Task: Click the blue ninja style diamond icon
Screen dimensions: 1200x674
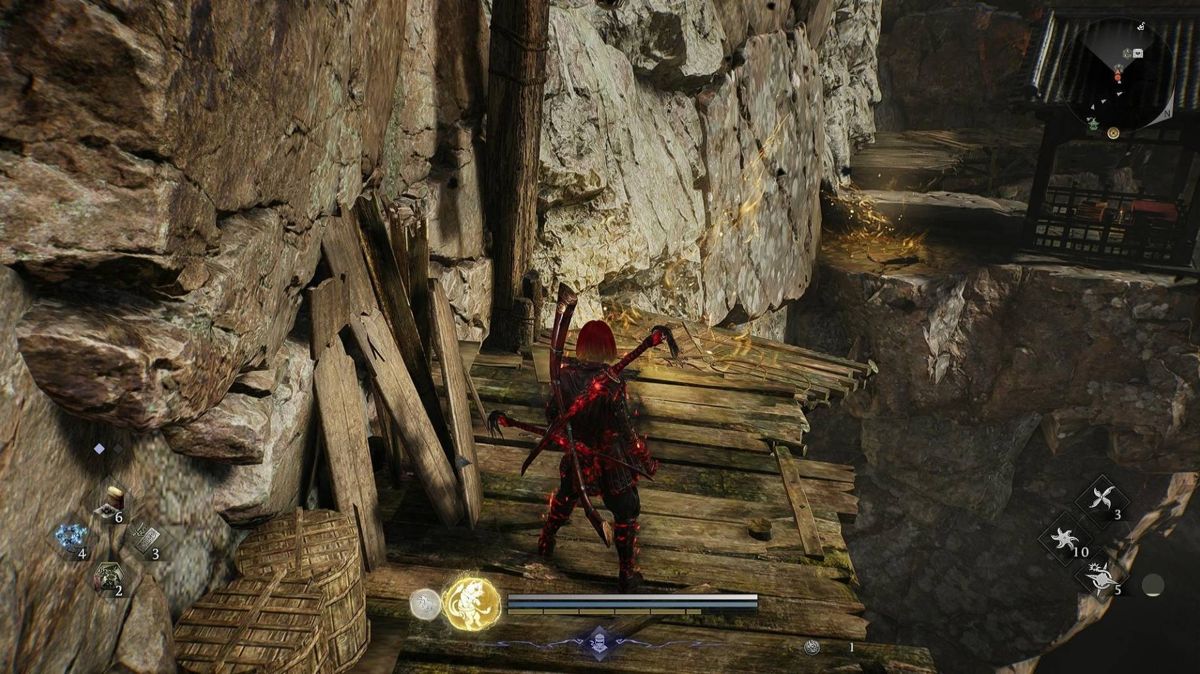Action: pyautogui.click(x=598, y=641)
